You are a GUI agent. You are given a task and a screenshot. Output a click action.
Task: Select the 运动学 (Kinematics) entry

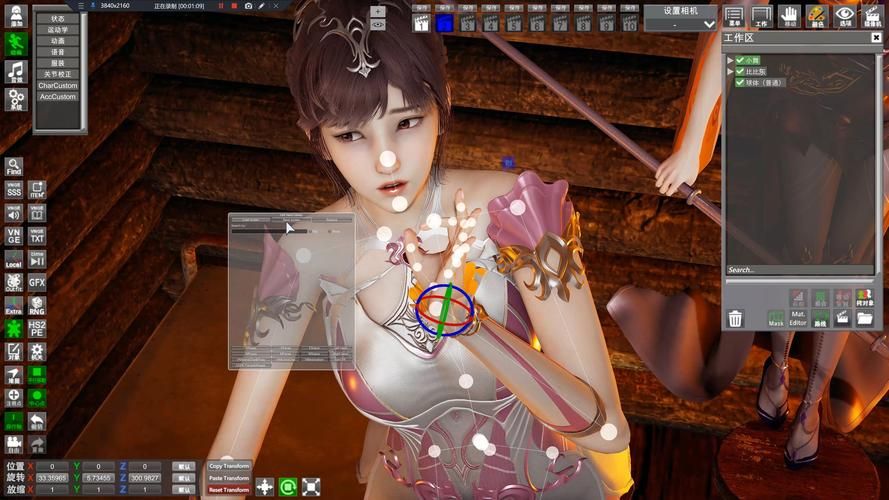tap(58, 30)
